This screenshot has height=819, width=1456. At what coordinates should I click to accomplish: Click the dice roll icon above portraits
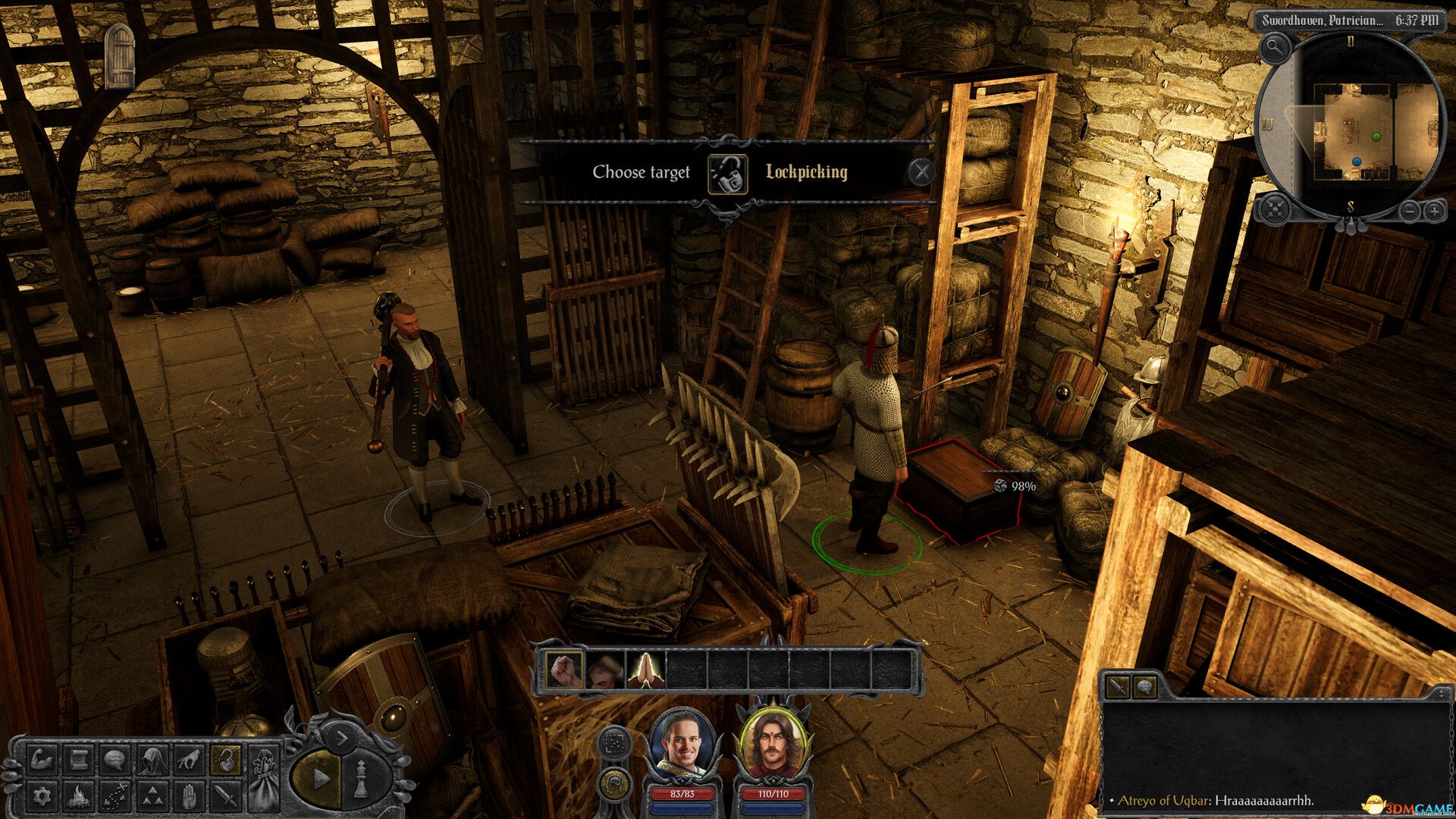tap(614, 744)
